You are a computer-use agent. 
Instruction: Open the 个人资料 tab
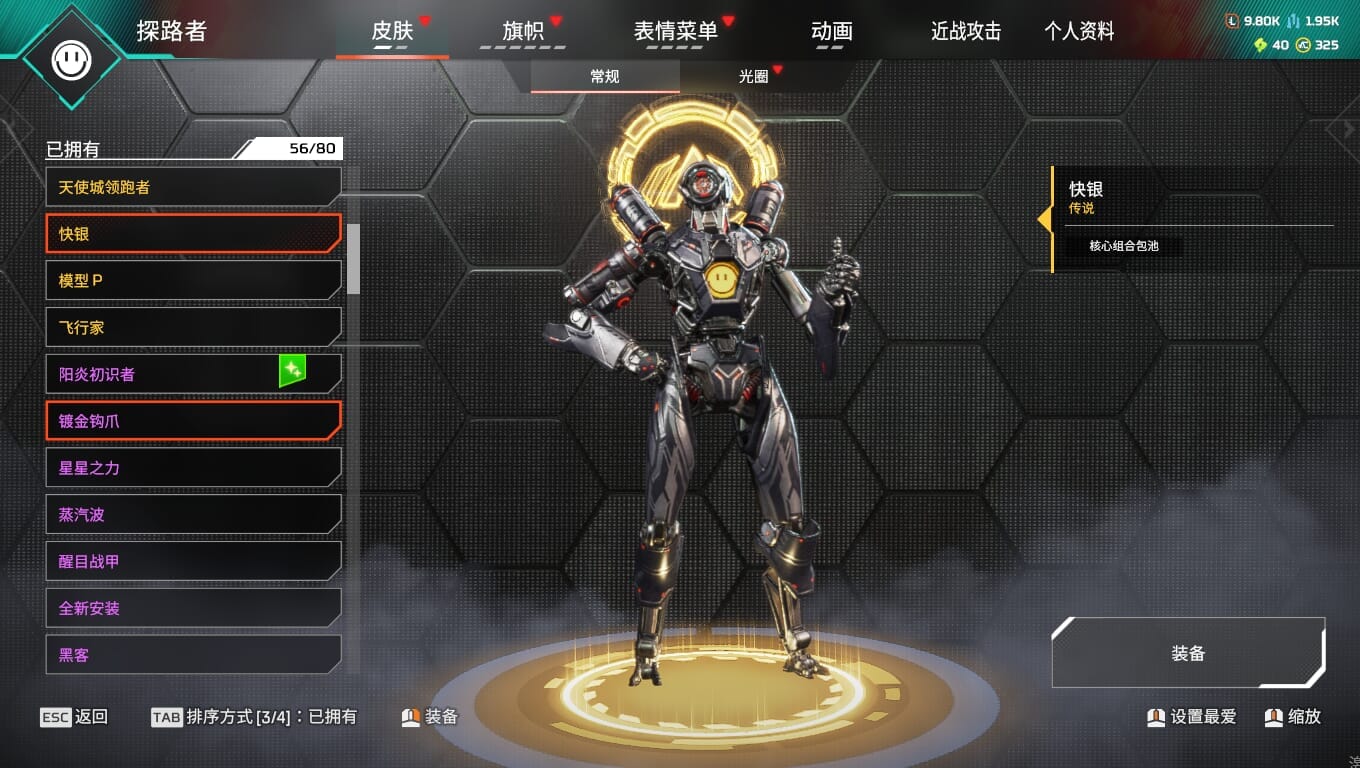pos(1079,32)
